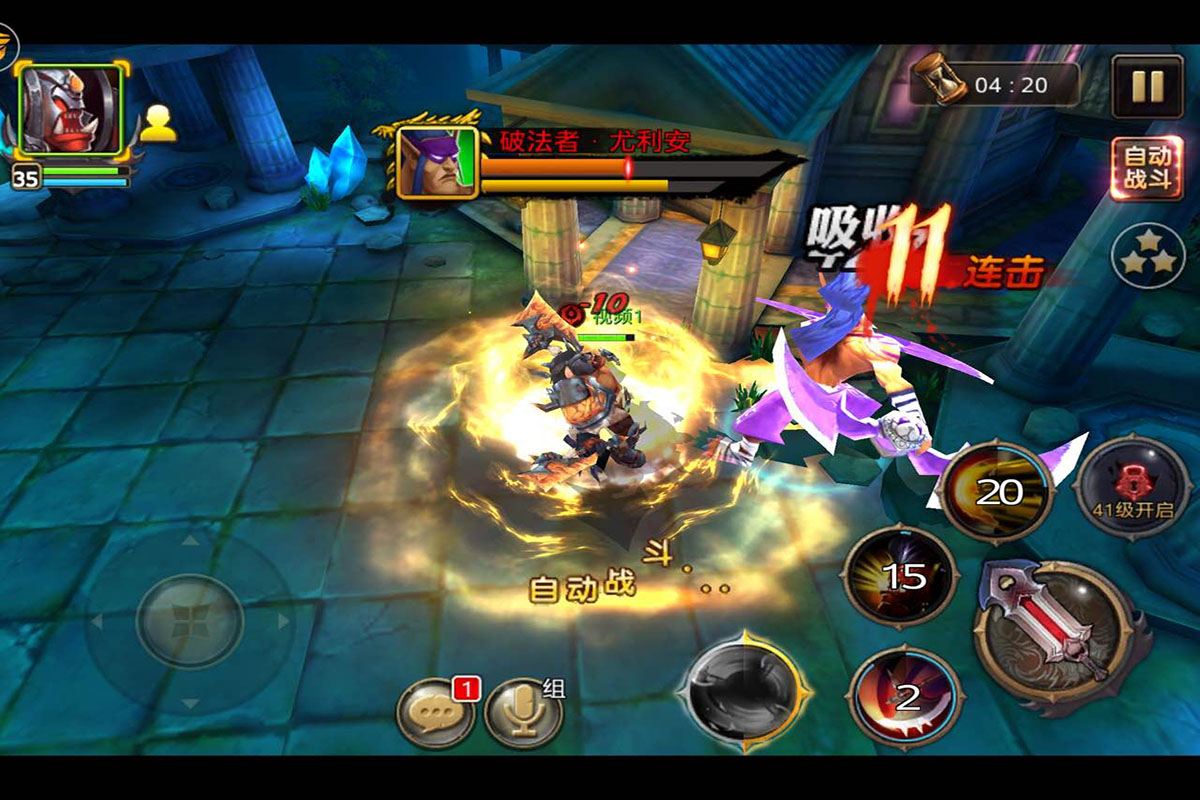Tap the player hero portrait
Viewport: 1200px width, 800px height.
click(70, 110)
